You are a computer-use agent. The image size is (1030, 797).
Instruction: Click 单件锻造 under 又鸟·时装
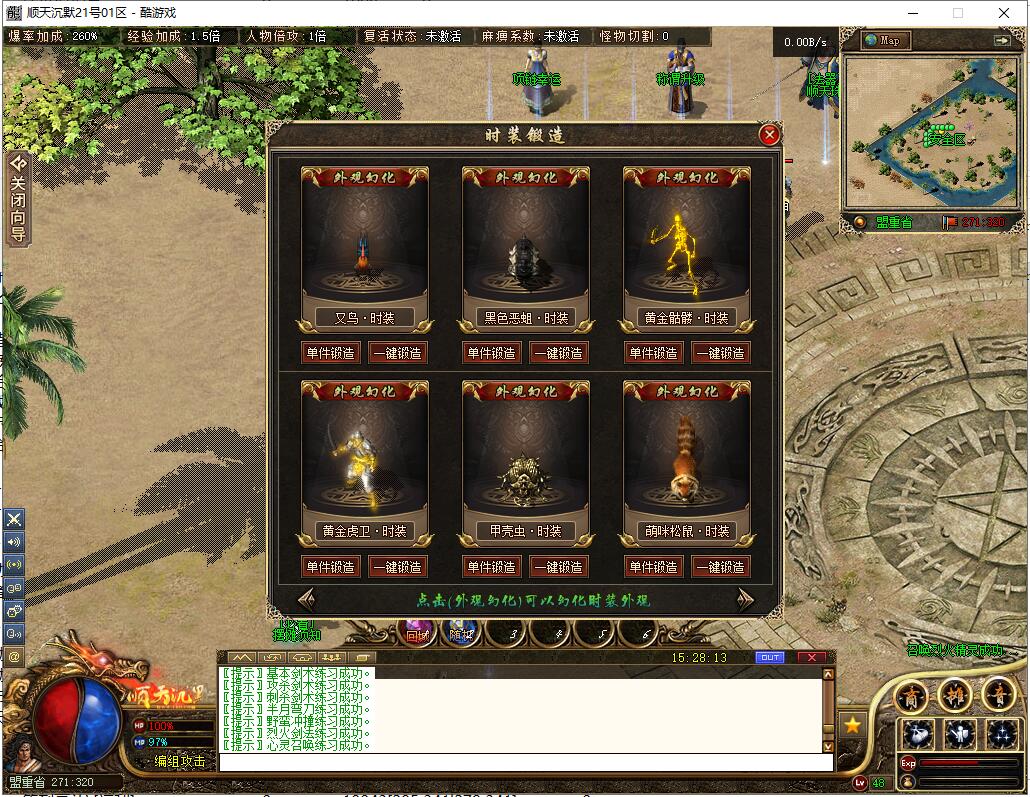pos(330,353)
